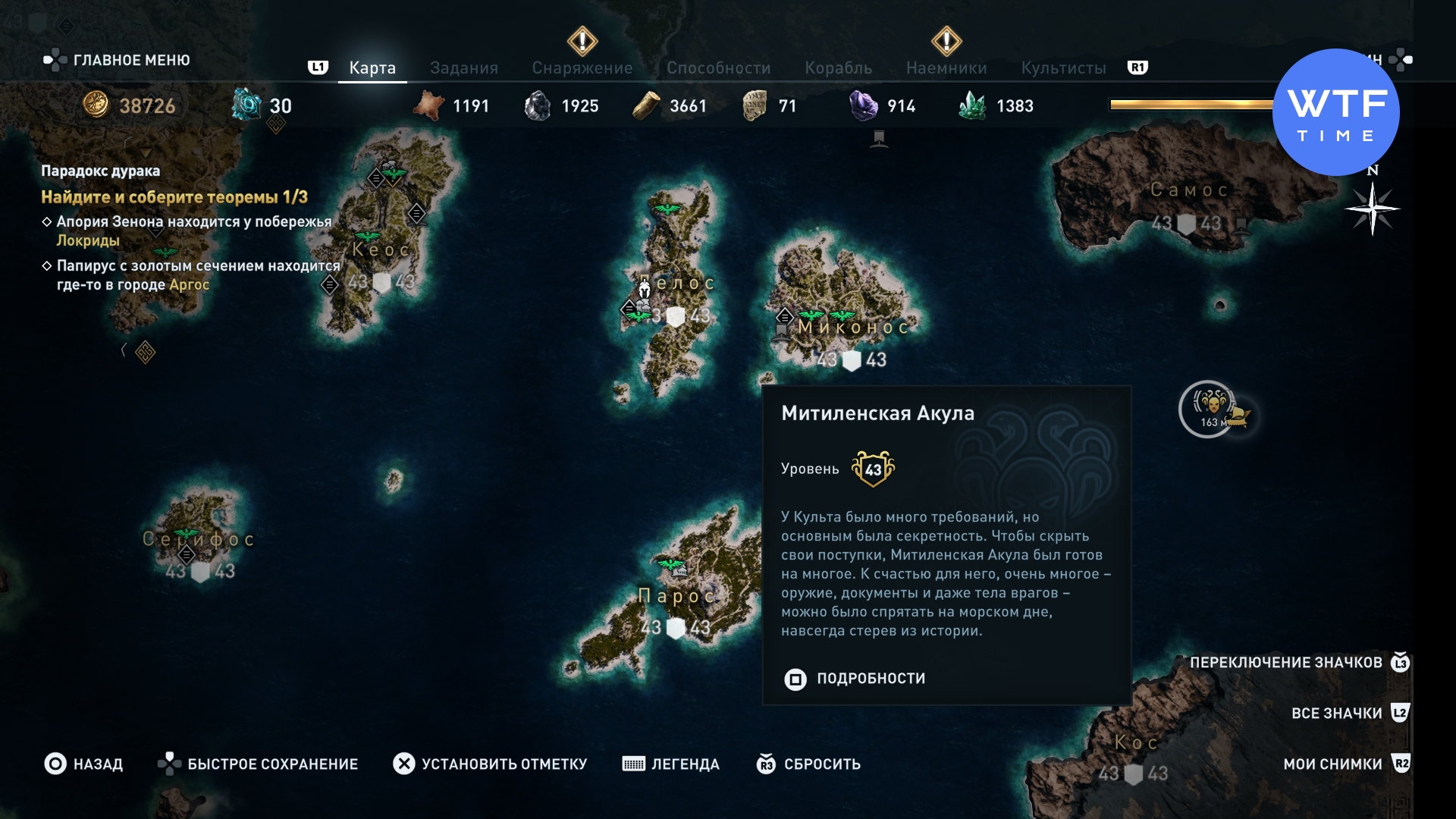Screen dimensions: 1456x819
Task: Switch to the Задания tab
Action: pyautogui.click(x=463, y=68)
